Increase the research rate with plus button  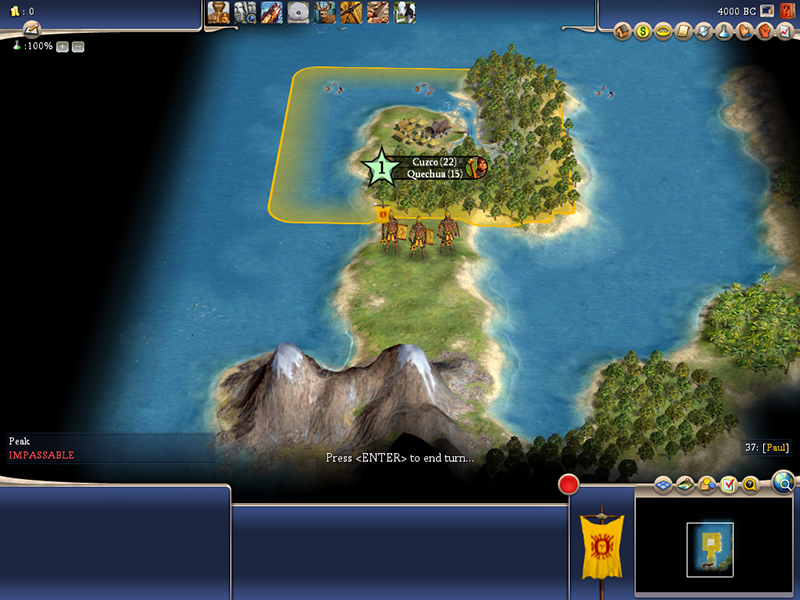pyautogui.click(x=62, y=47)
